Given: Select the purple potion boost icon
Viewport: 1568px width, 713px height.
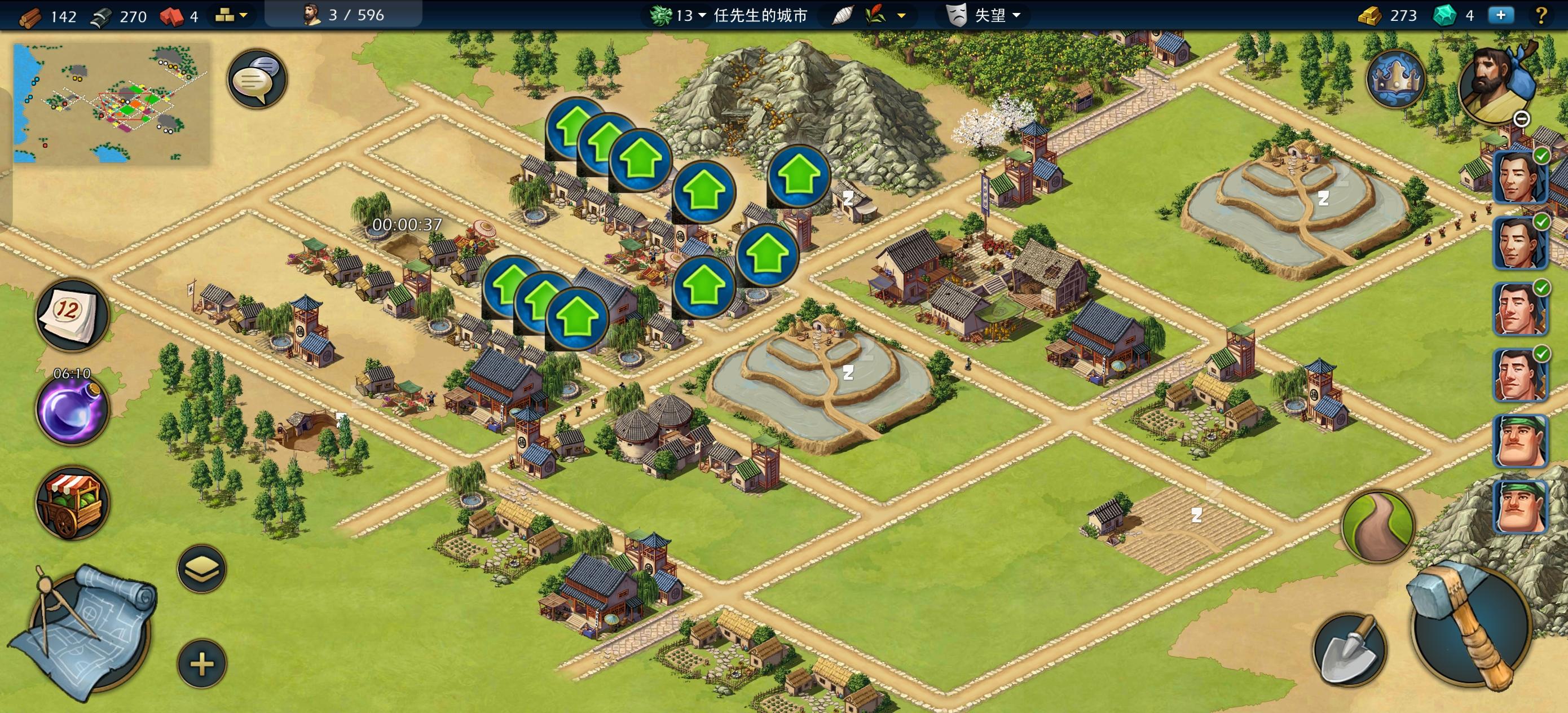Looking at the screenshot, I should pyautogui.click(x=72, y=407).
